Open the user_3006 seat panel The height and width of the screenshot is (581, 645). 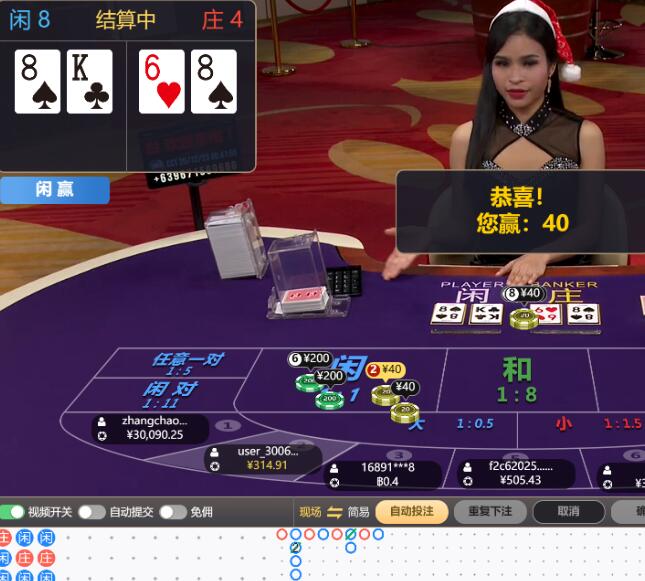click(x=266, y=458)
